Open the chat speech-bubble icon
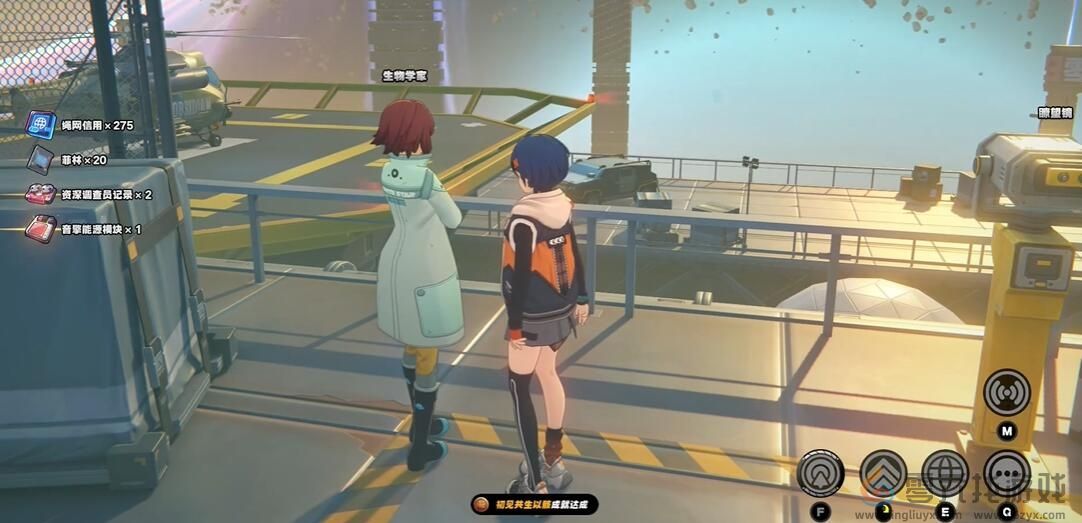This screenshot has width=1082, height=523. tap(1006, 474)
